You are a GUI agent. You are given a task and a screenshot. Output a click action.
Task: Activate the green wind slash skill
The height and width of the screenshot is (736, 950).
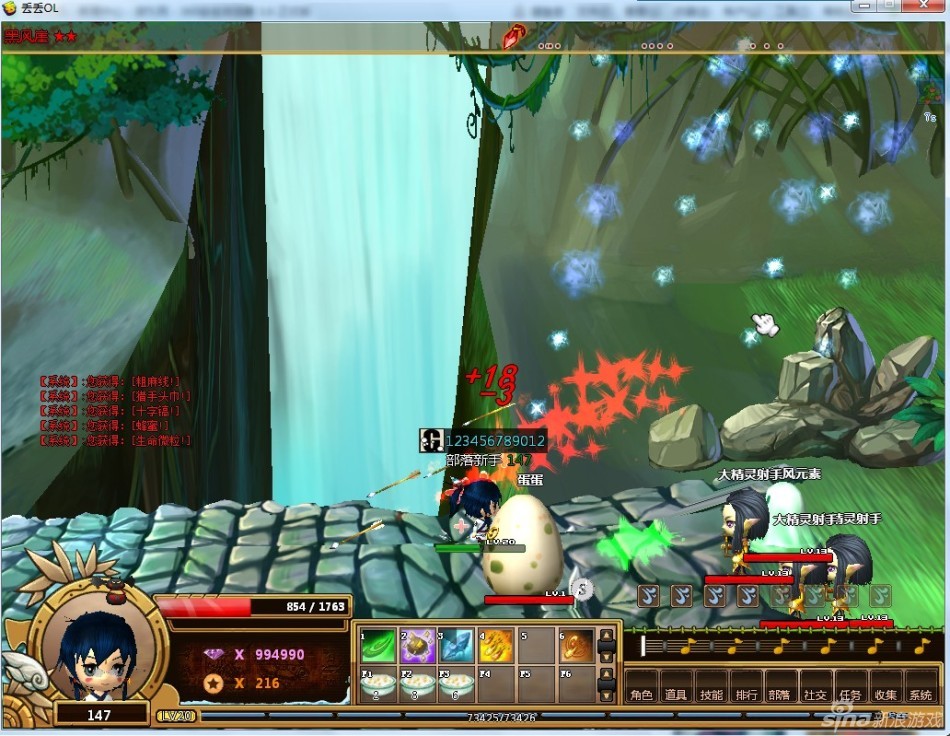tap(378, 646)
